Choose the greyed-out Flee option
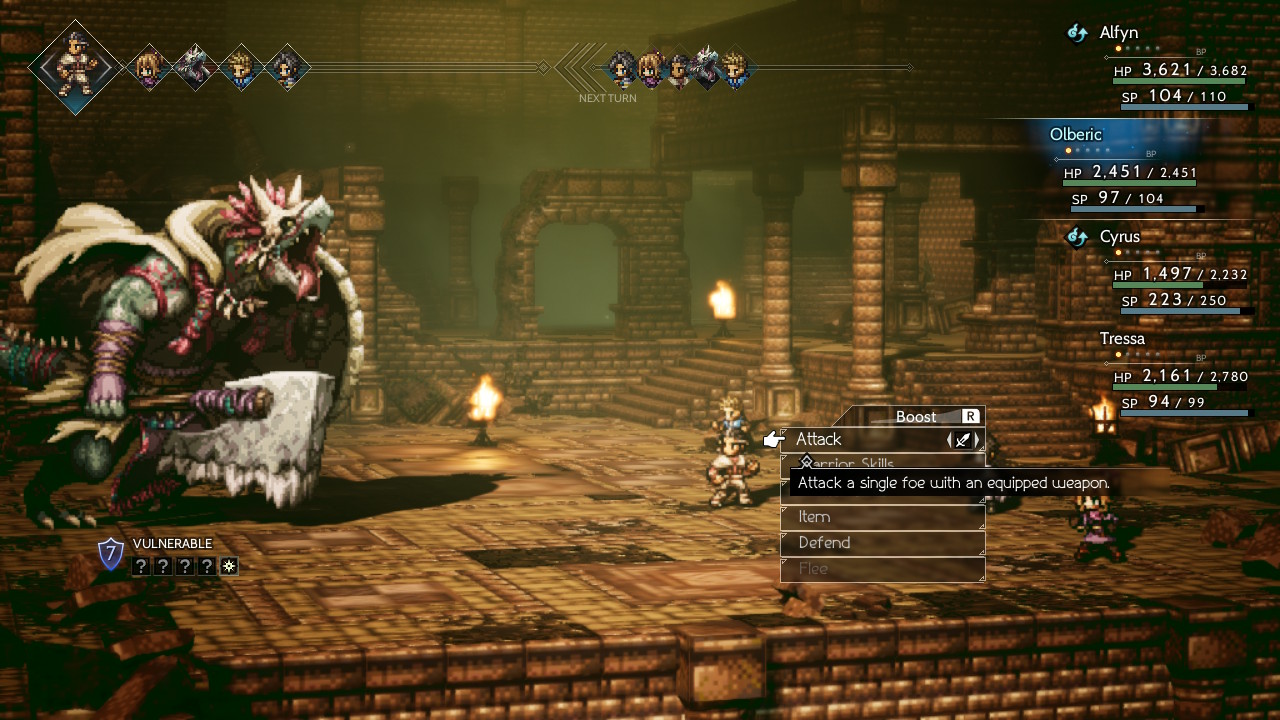This screenshot has height=720, width=1280. point(880,569)
